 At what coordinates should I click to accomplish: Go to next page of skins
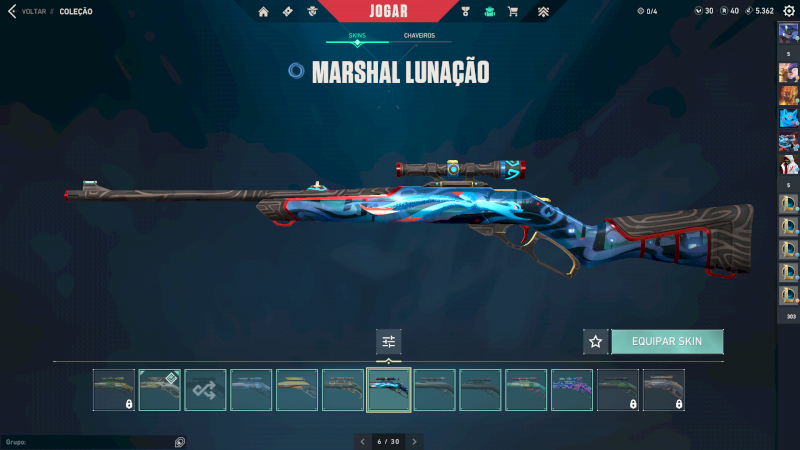pos(415,441)
